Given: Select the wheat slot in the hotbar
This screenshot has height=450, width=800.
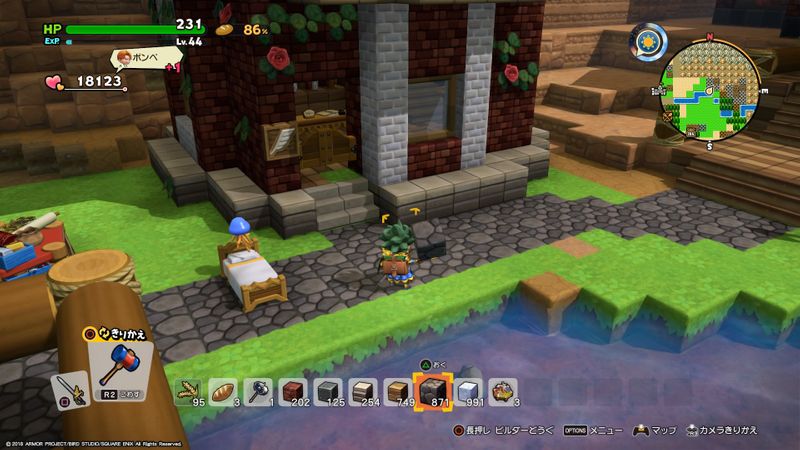Looking at the screenshot, I should coord(188,390).
